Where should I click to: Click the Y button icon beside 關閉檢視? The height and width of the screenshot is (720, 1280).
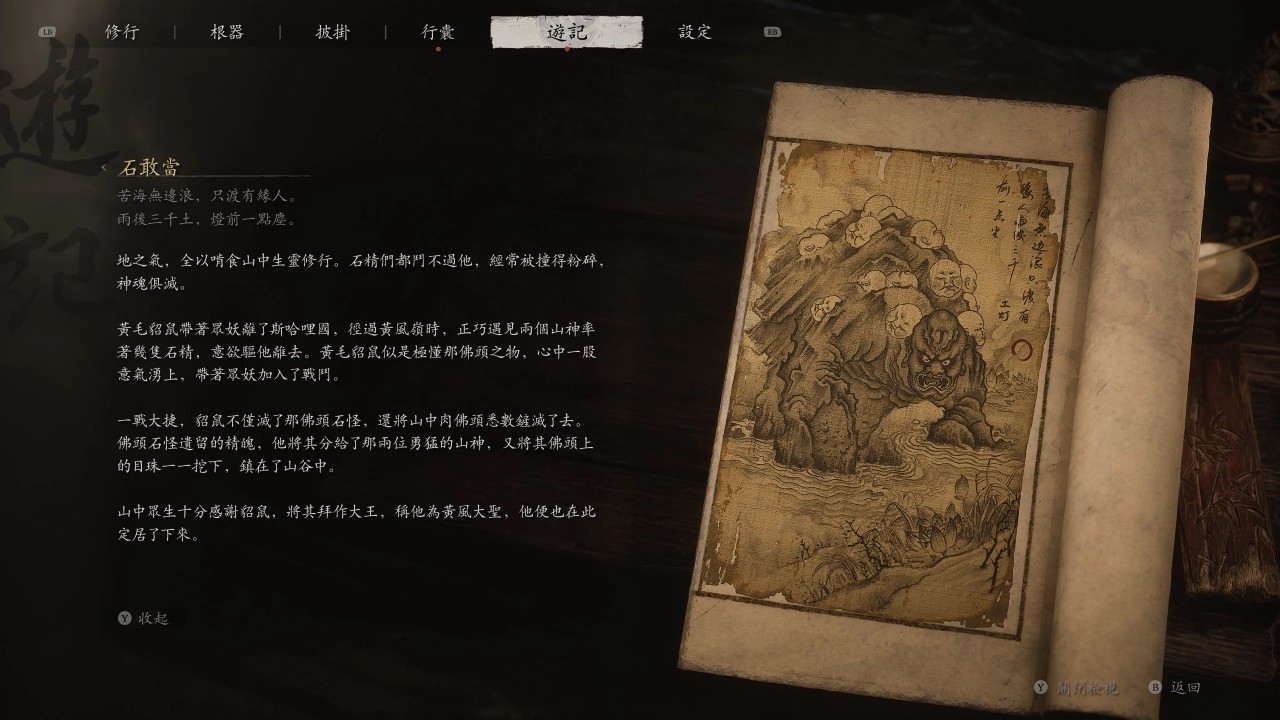coord(1040,688)
